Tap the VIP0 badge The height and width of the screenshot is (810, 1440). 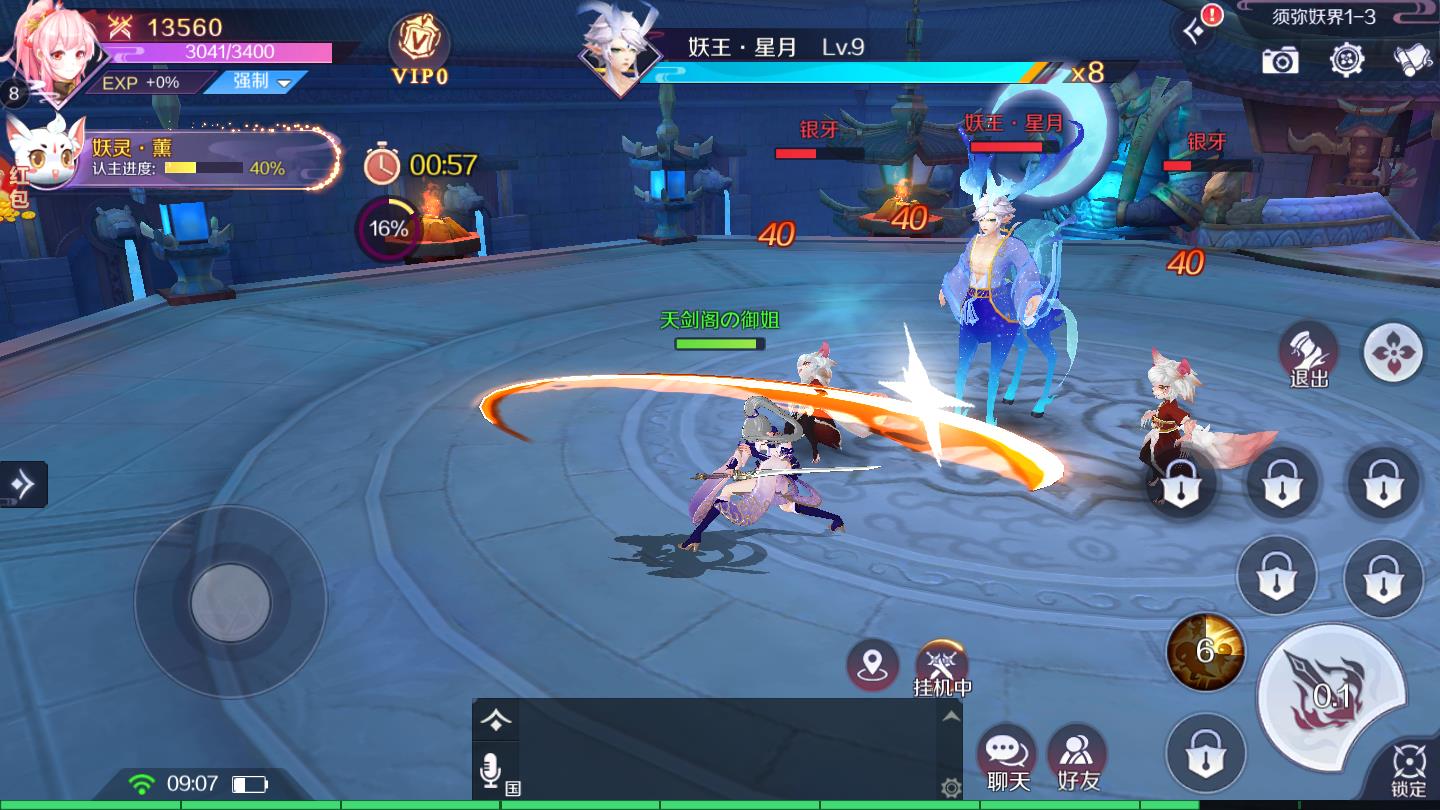pos(419,50)
